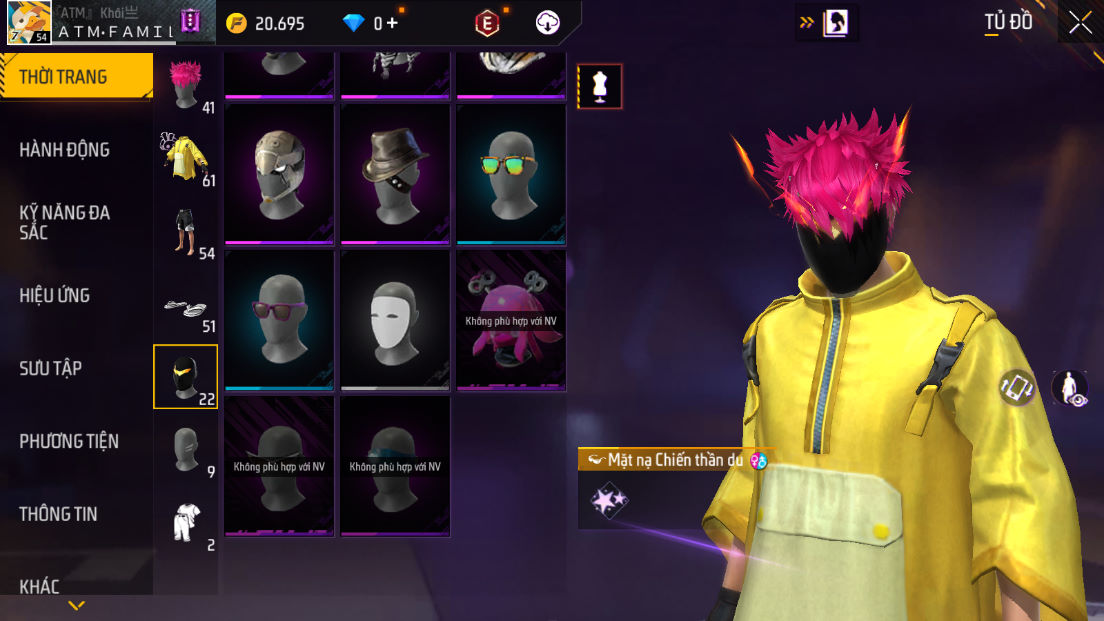Show the Thông Tin section
This screenshot has height=621, width=1104.
pos(58,514)
